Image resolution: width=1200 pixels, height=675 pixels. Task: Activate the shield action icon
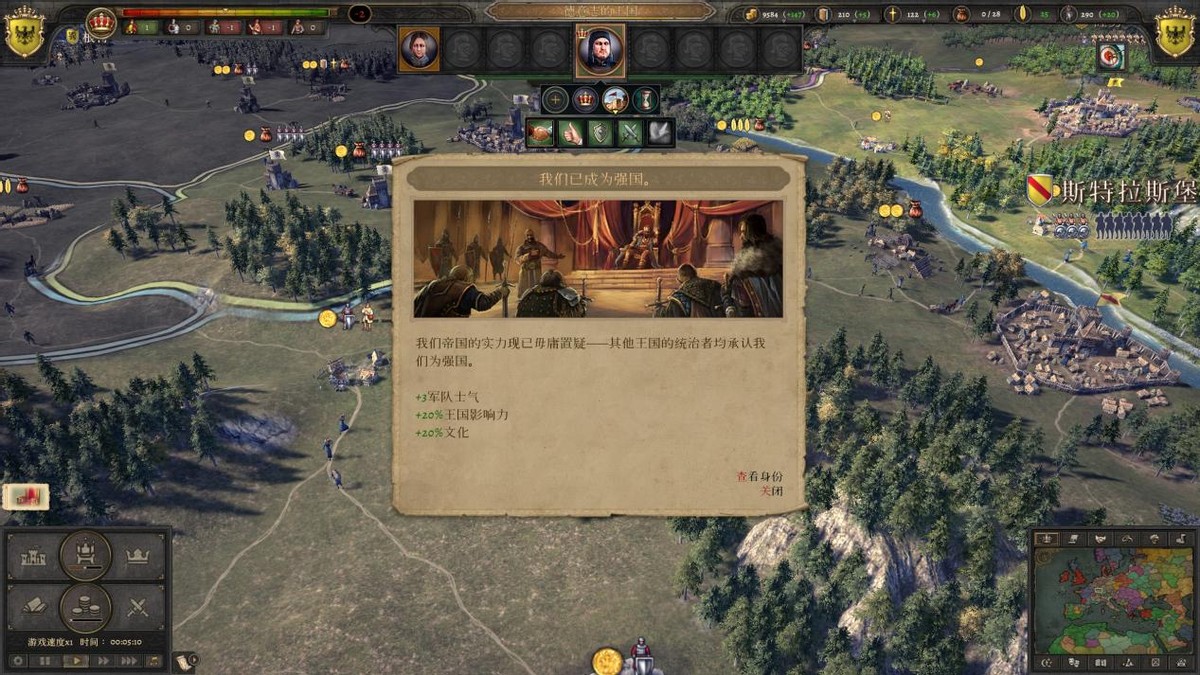click(x=600, y=132)
